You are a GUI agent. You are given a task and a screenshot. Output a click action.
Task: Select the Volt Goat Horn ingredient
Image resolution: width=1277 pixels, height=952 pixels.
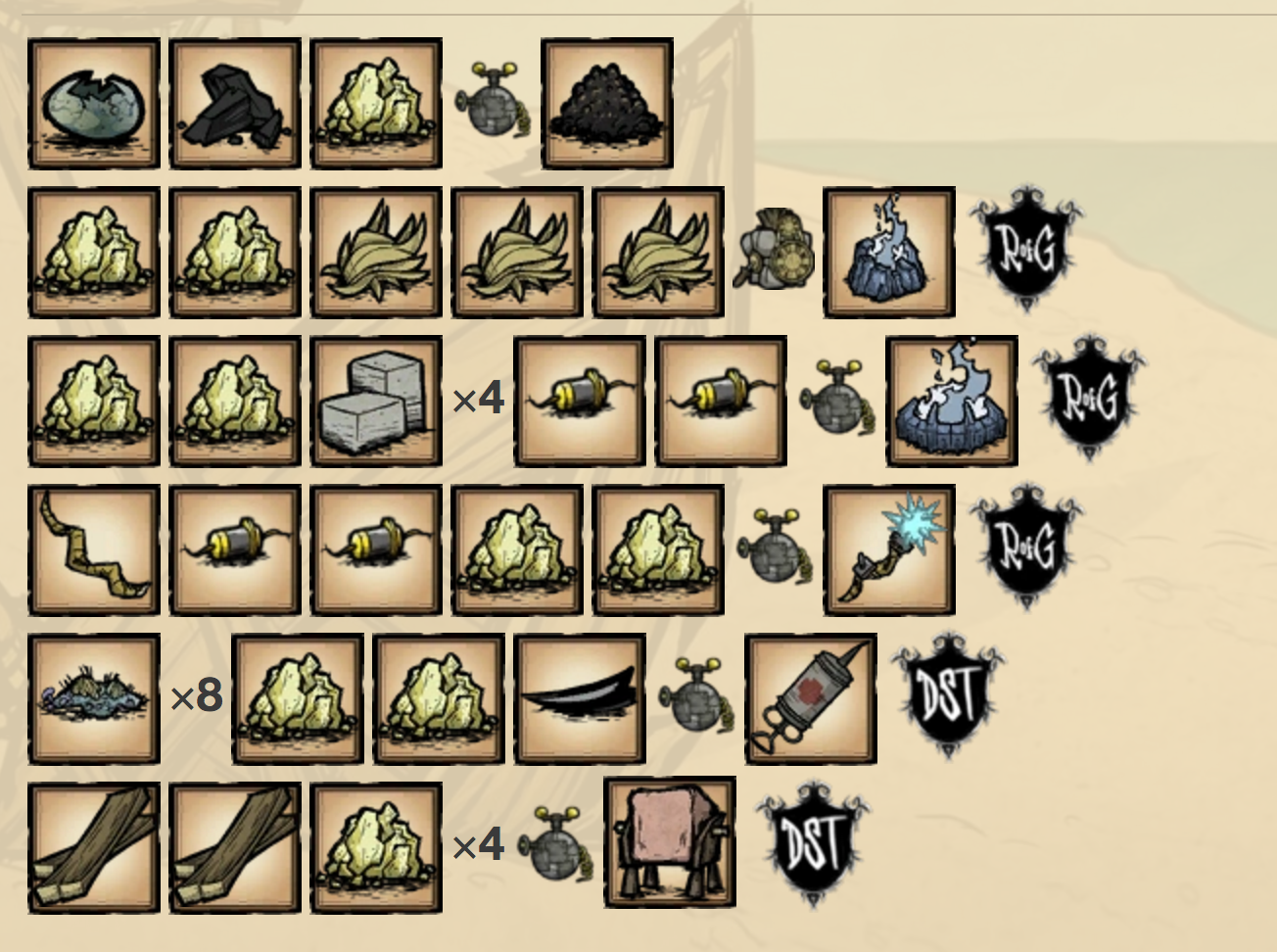94,549
